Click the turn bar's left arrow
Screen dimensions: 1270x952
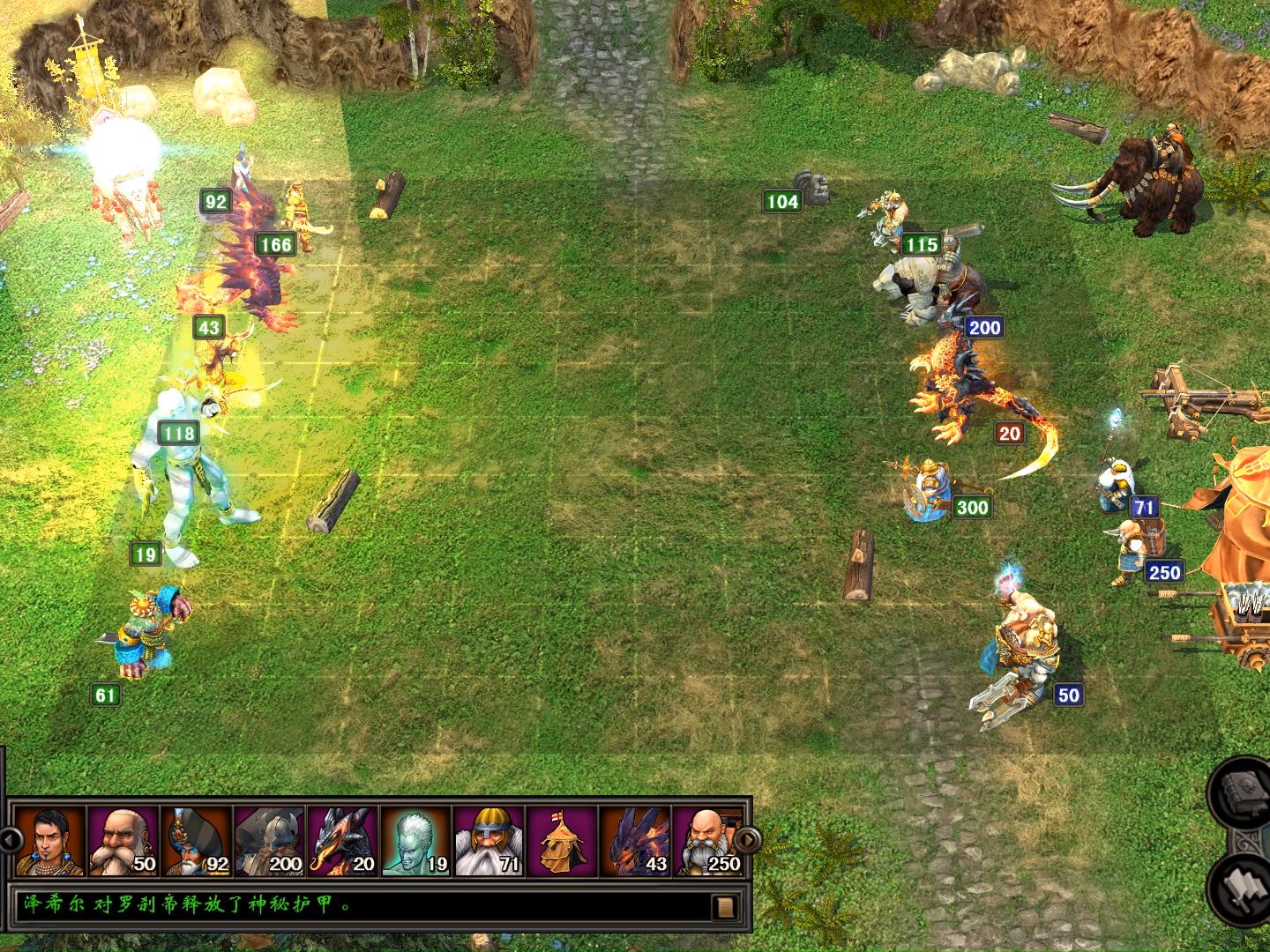(9, 839)
